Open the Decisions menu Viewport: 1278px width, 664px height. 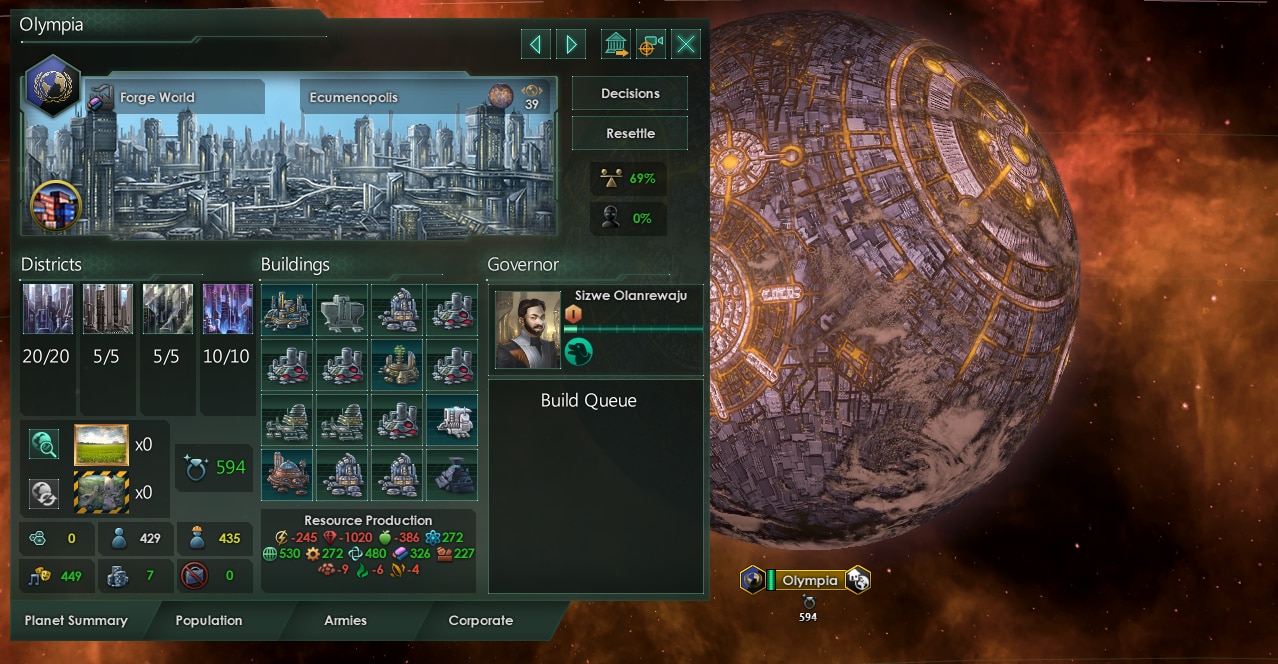pos(630,93)
